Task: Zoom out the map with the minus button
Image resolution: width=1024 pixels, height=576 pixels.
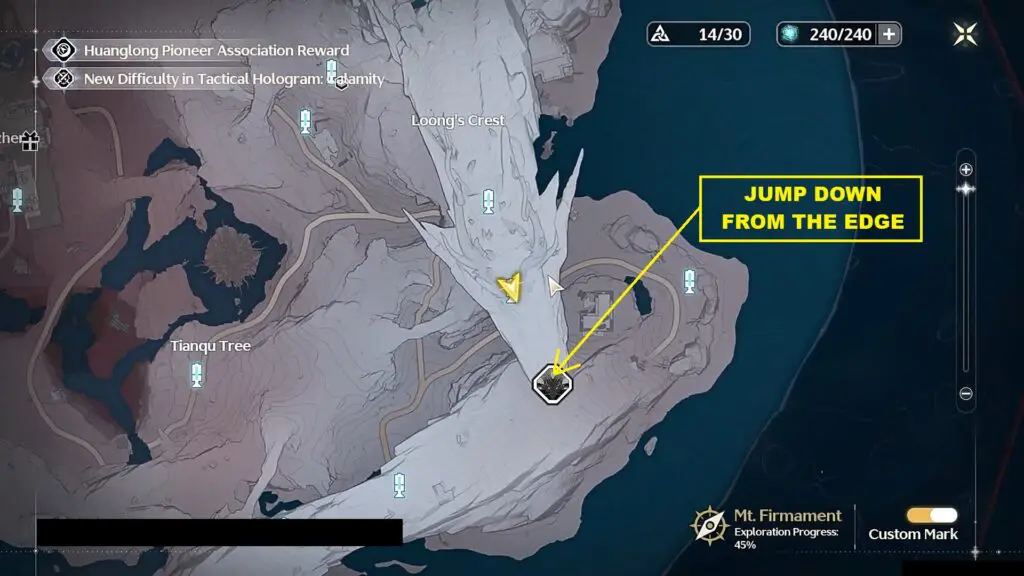Action: click(x=965, y=394)
